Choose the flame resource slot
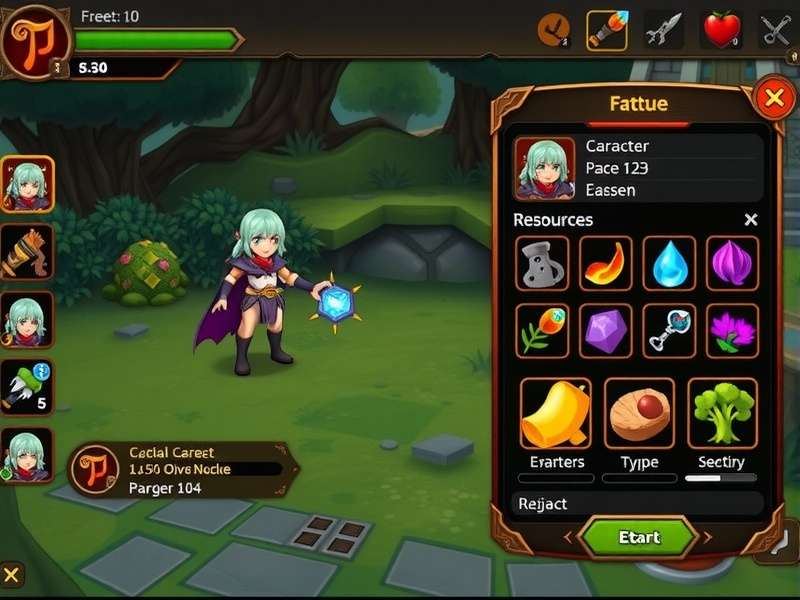The width and height of the screenshot is (800, 600). click(x=605, y=263)
